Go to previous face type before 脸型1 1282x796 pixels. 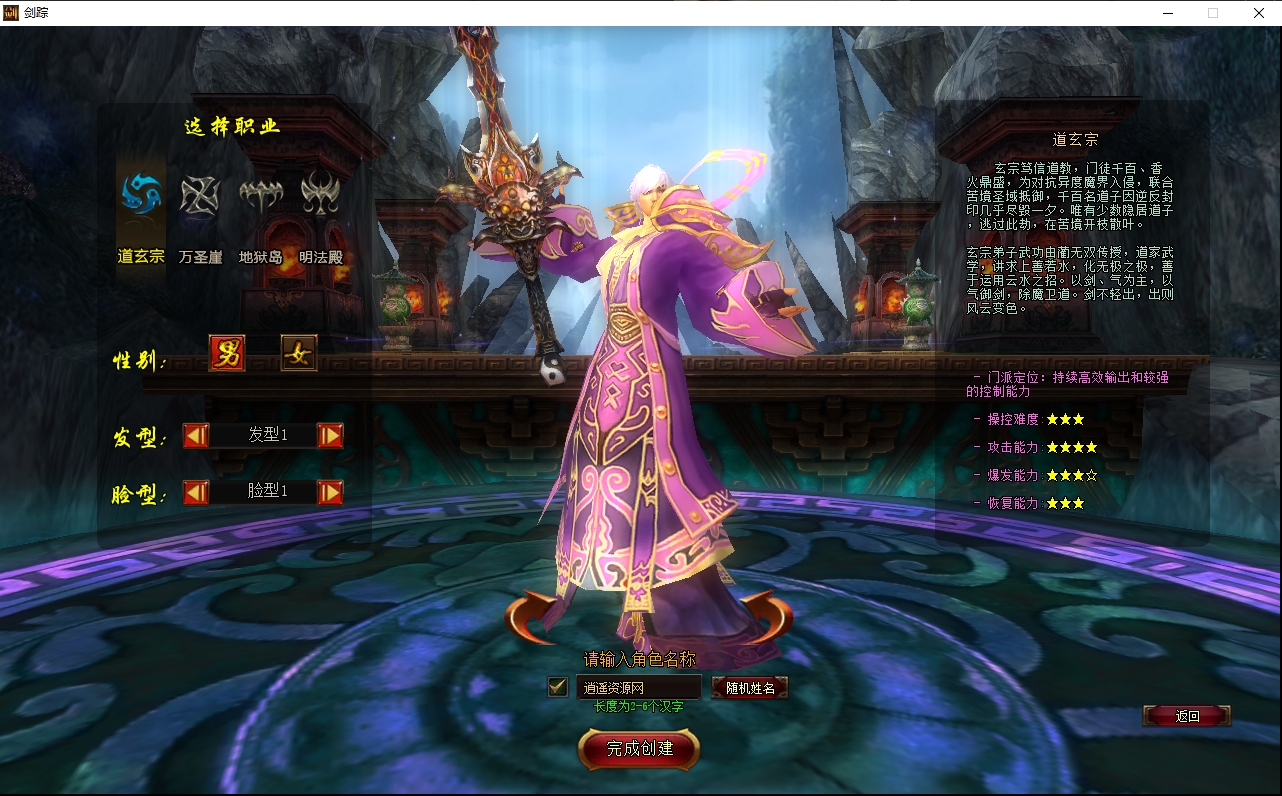[x=196, y=492]
